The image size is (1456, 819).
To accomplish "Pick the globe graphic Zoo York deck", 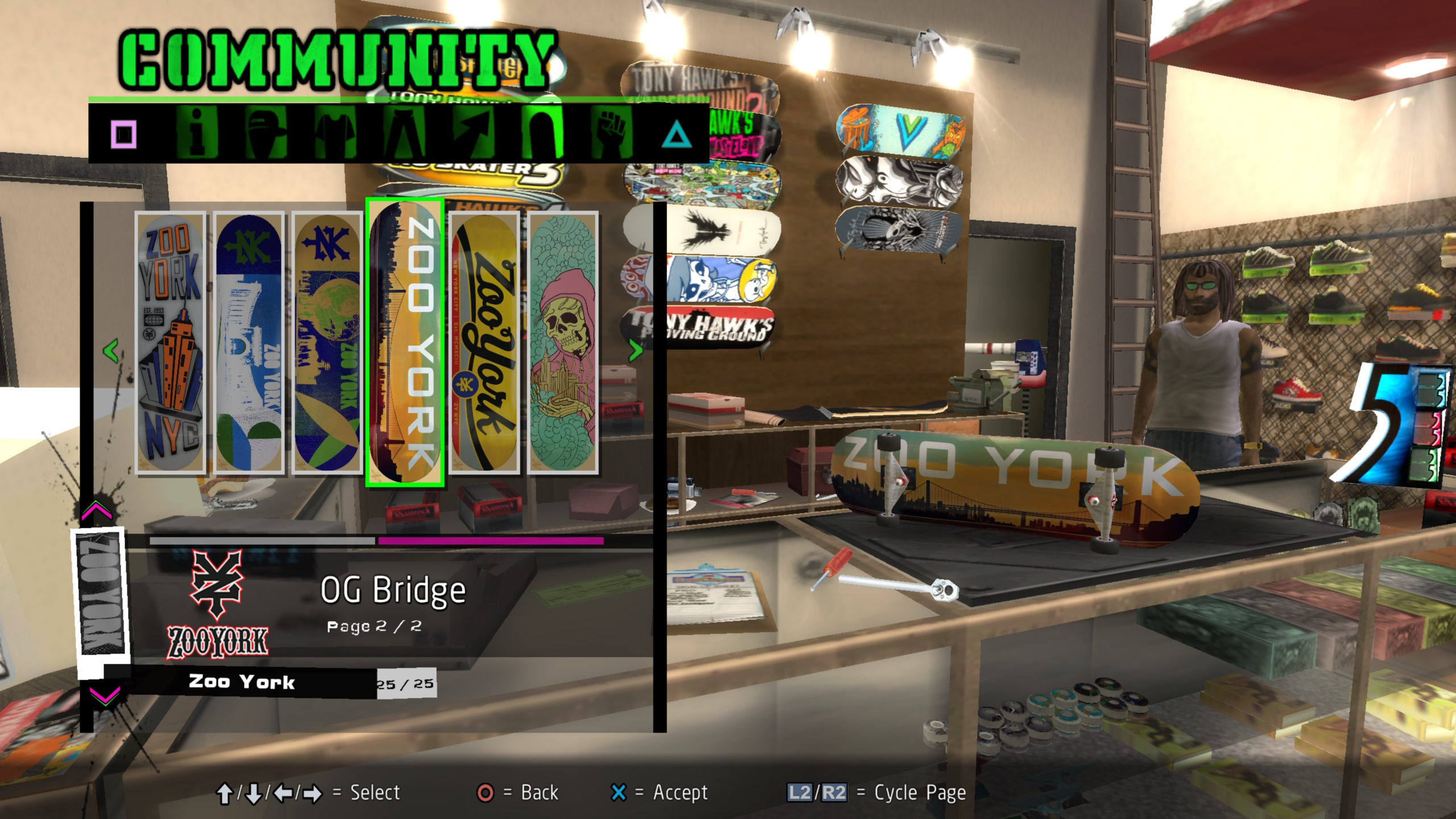I will pyautogui.click(x=327, y=343).
